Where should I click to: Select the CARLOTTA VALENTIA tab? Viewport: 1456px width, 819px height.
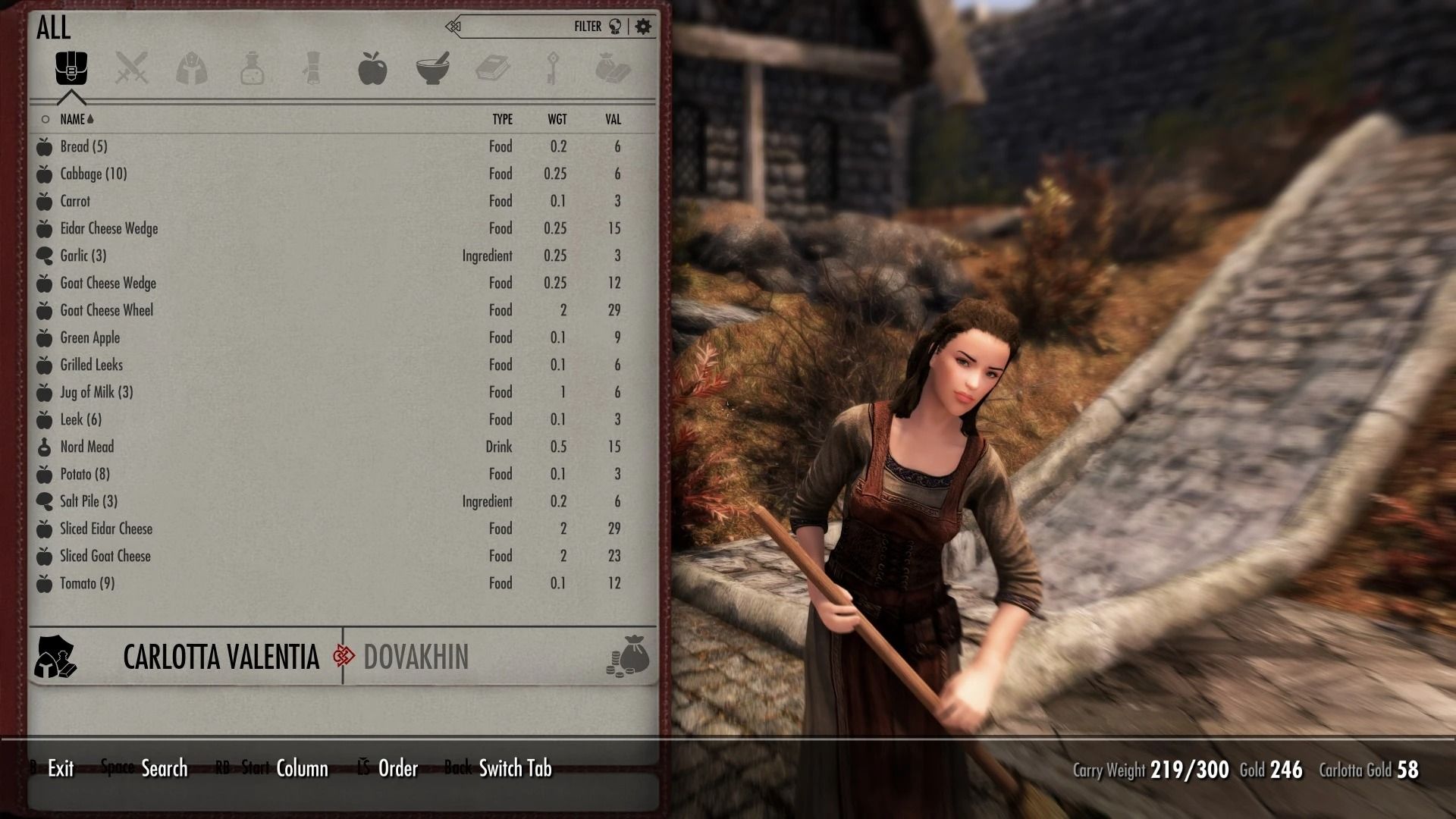(x=222, y=657)
